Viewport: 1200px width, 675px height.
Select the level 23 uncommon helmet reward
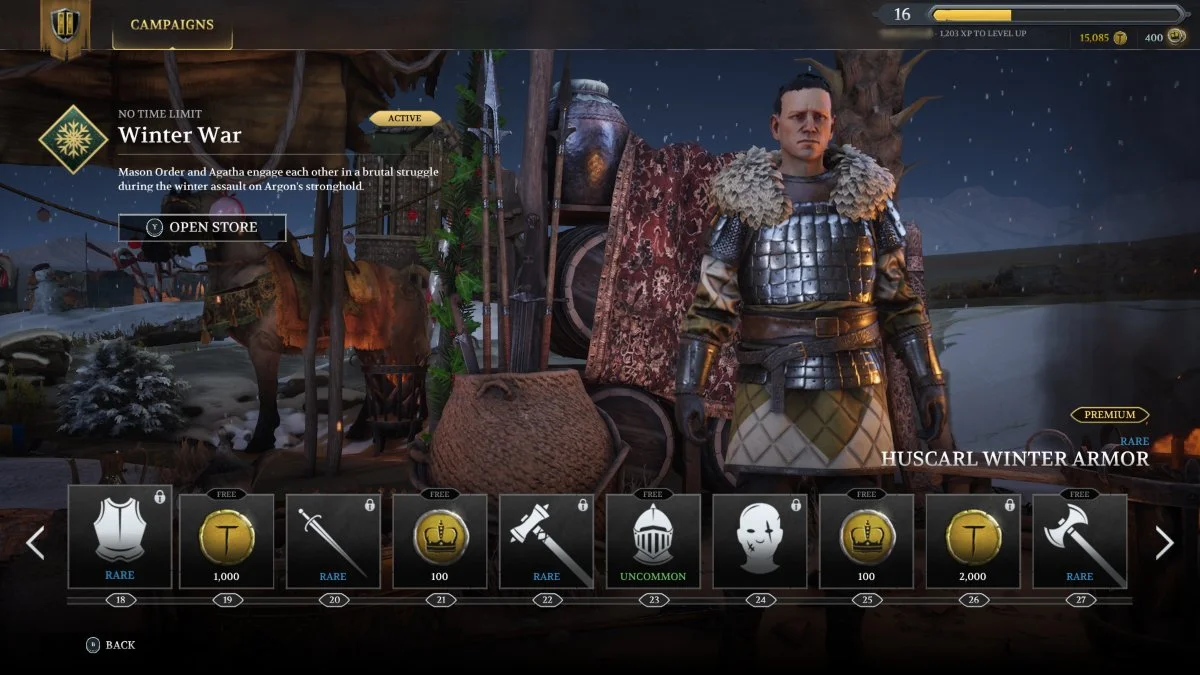coord(653,541)
